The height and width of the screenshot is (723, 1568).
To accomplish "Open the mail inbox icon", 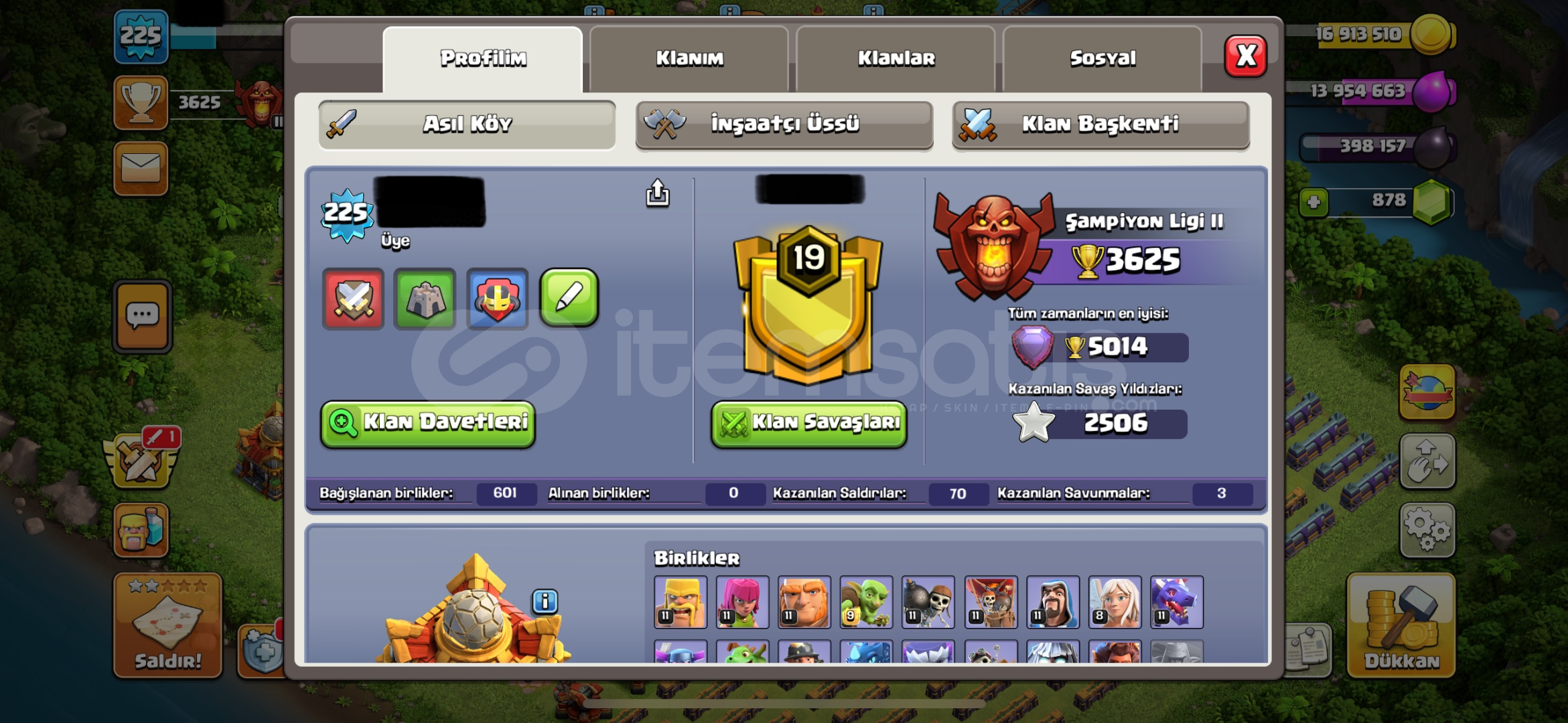I will [142, 168].
